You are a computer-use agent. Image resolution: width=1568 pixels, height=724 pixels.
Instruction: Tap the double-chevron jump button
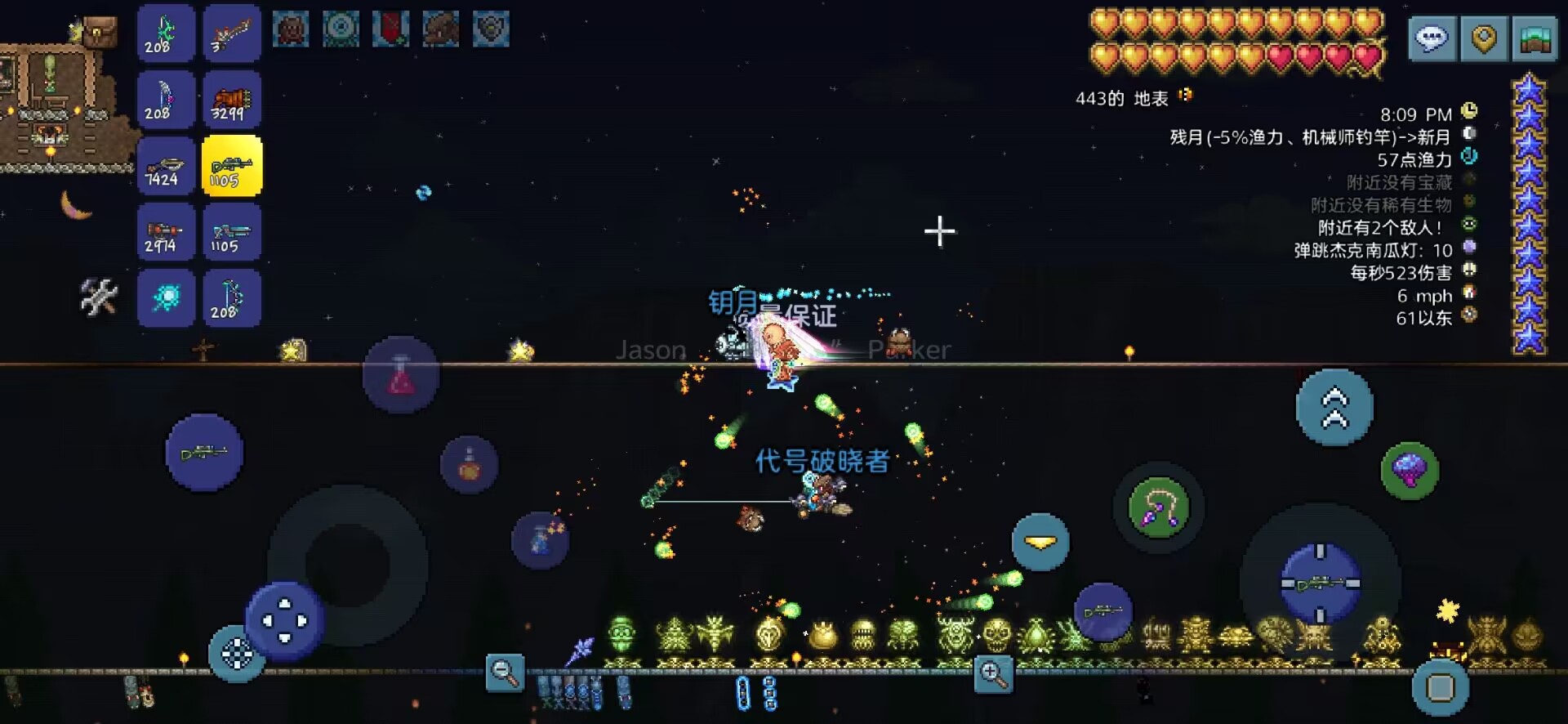(1334, 407)
